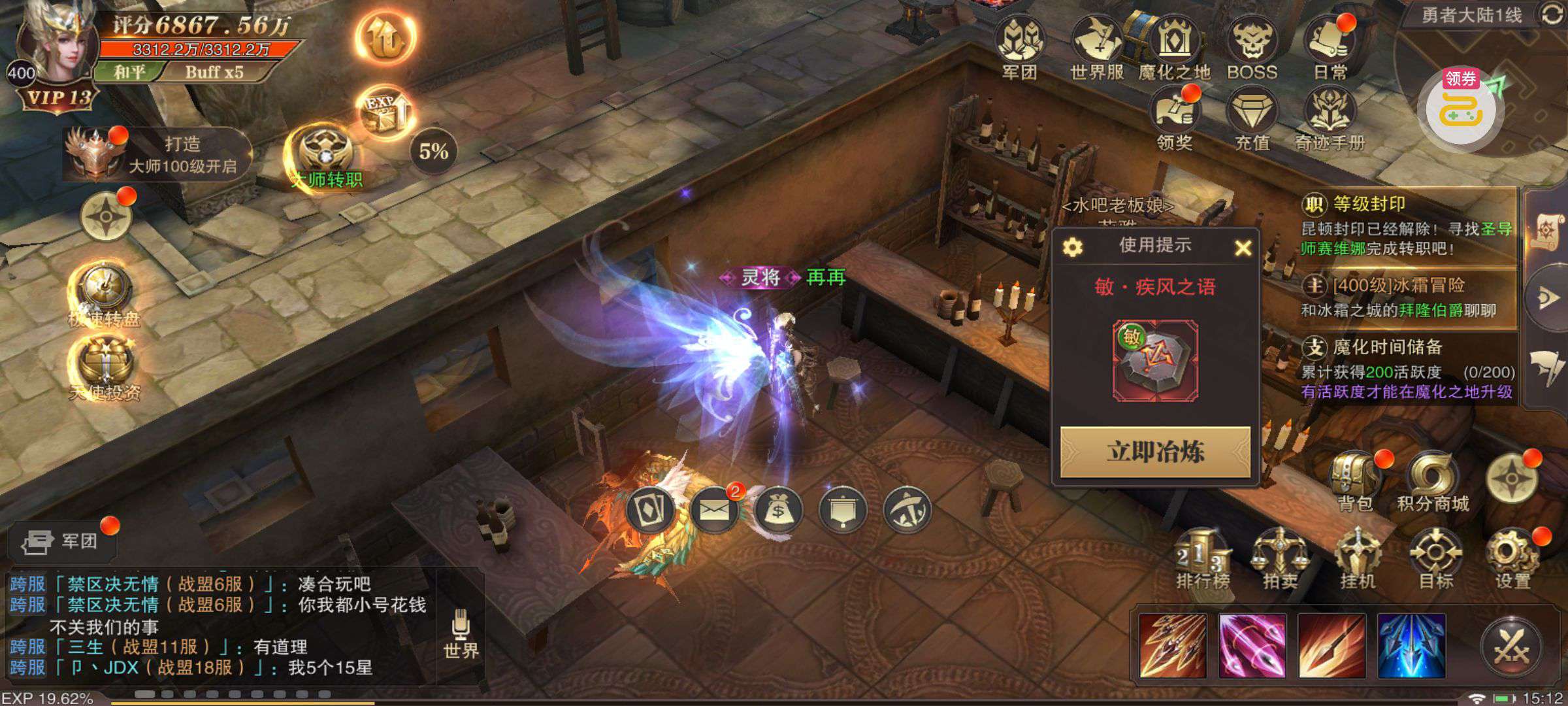Screen dimensions: 1568x706
Task: Open the mail envelope icon
Action: pyautogui.click(x=714, y=509)
